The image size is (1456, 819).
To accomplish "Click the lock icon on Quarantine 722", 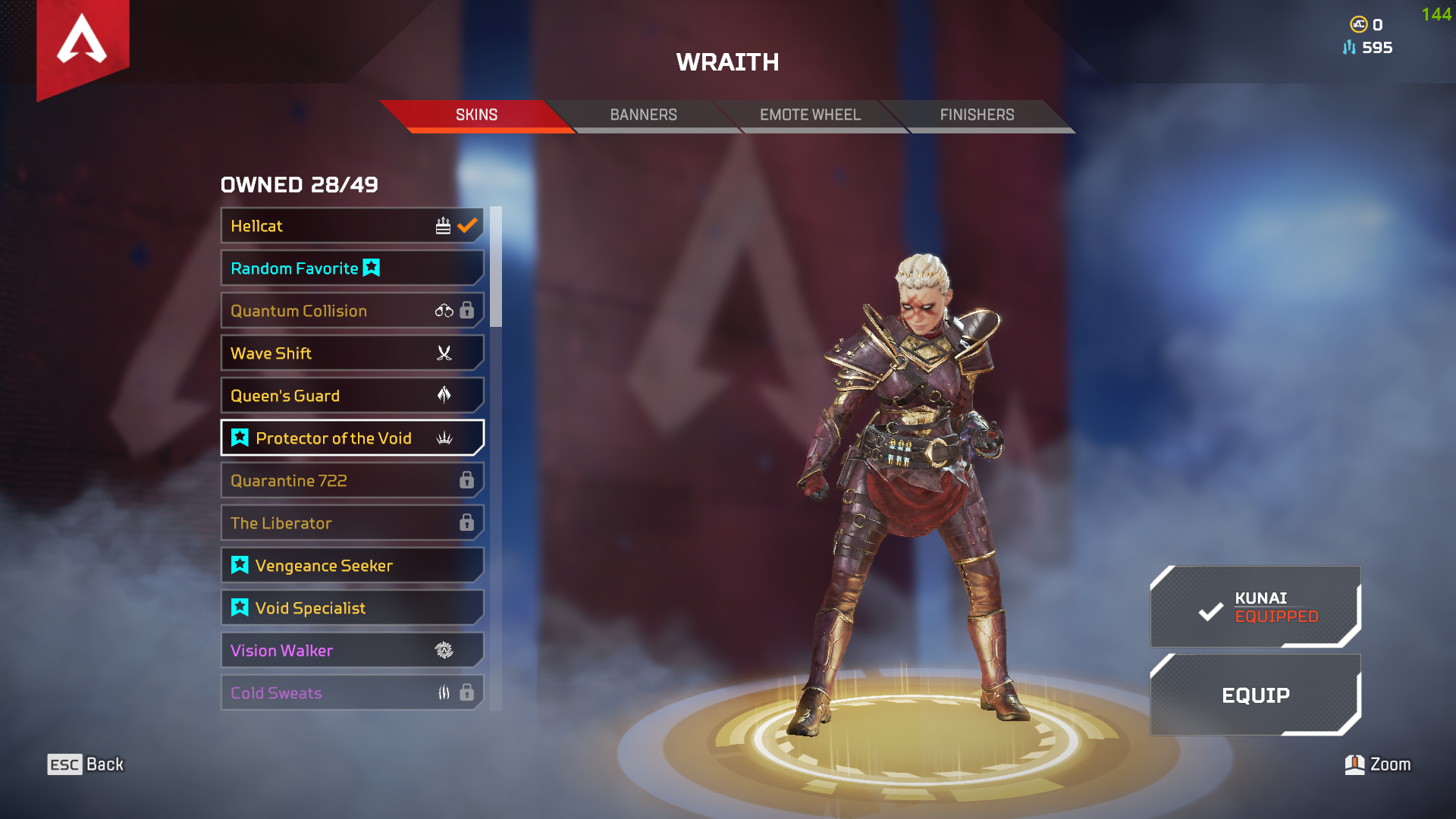I will pos(466,480).
